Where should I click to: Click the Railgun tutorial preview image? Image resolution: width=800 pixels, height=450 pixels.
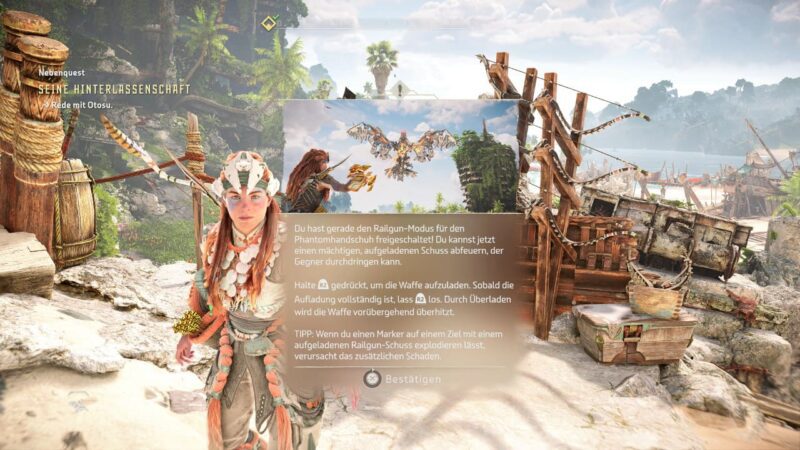point(400,156)
